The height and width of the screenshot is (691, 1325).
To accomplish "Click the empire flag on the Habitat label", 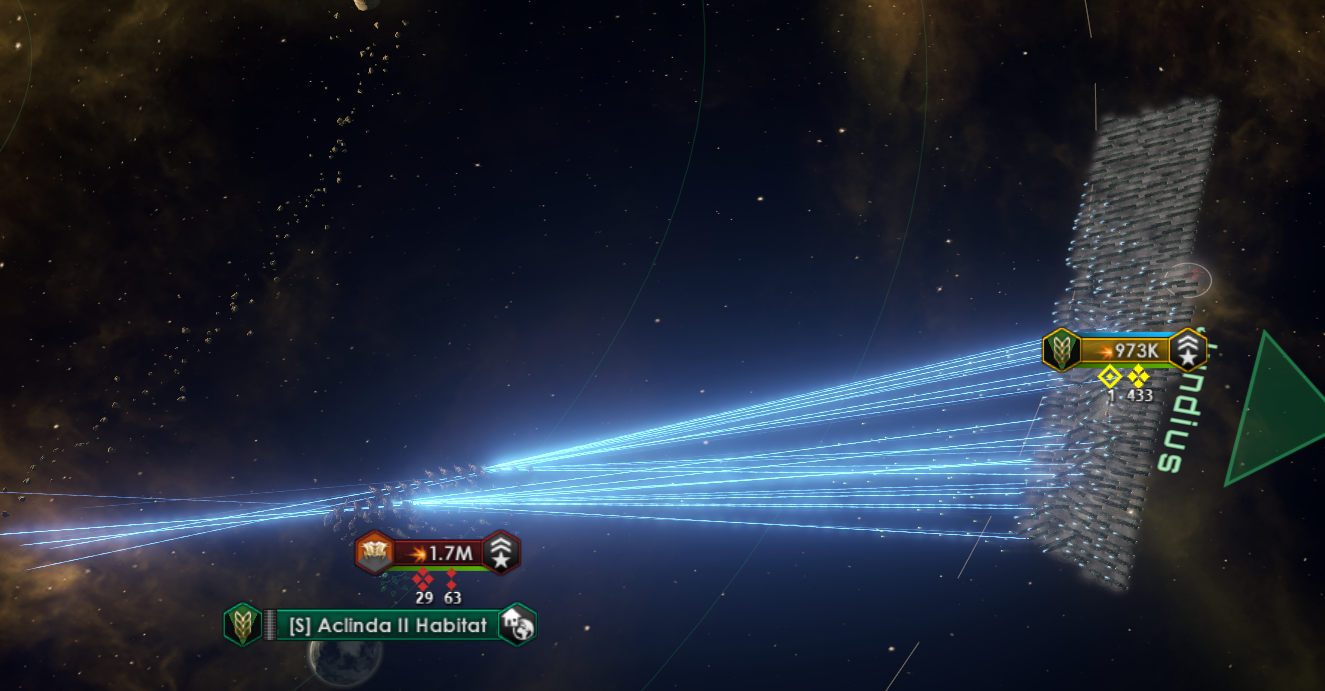I will (x=242, y=625).
